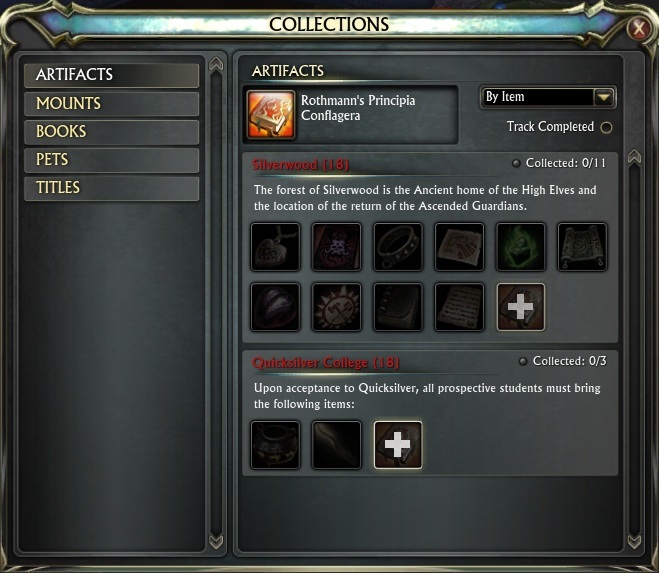Choose the skull banner artifact
The width and height of the screenshot is (659, 573).
tap(336, 247)
